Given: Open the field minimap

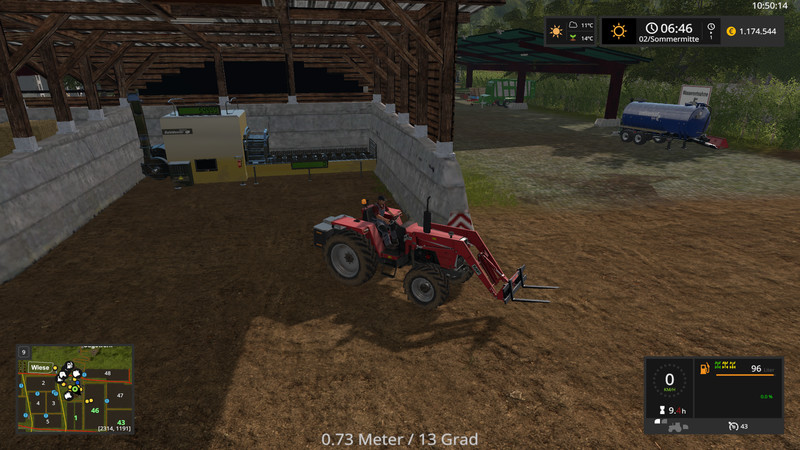Looking at the screenshot, I should click(x=74, y=389).
